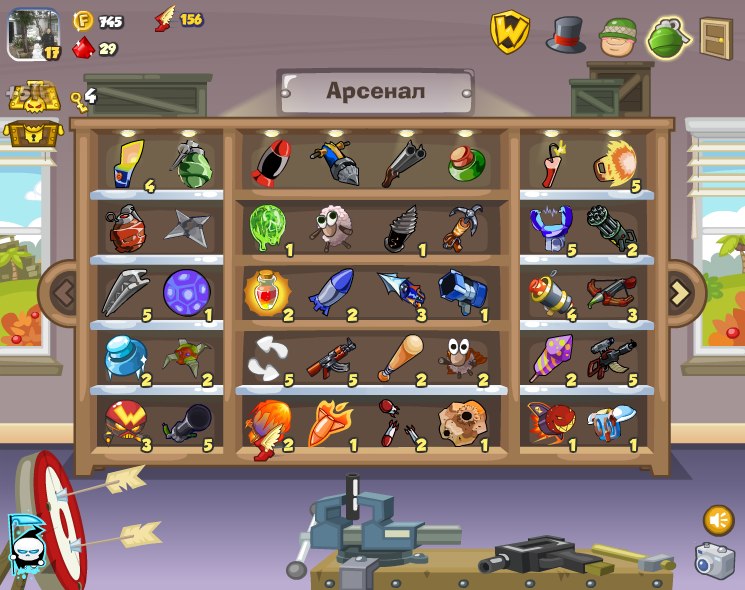Screen dimensions: 745x590
Task: Go to the next arsenal page
Action: click(x=681, y=292)
